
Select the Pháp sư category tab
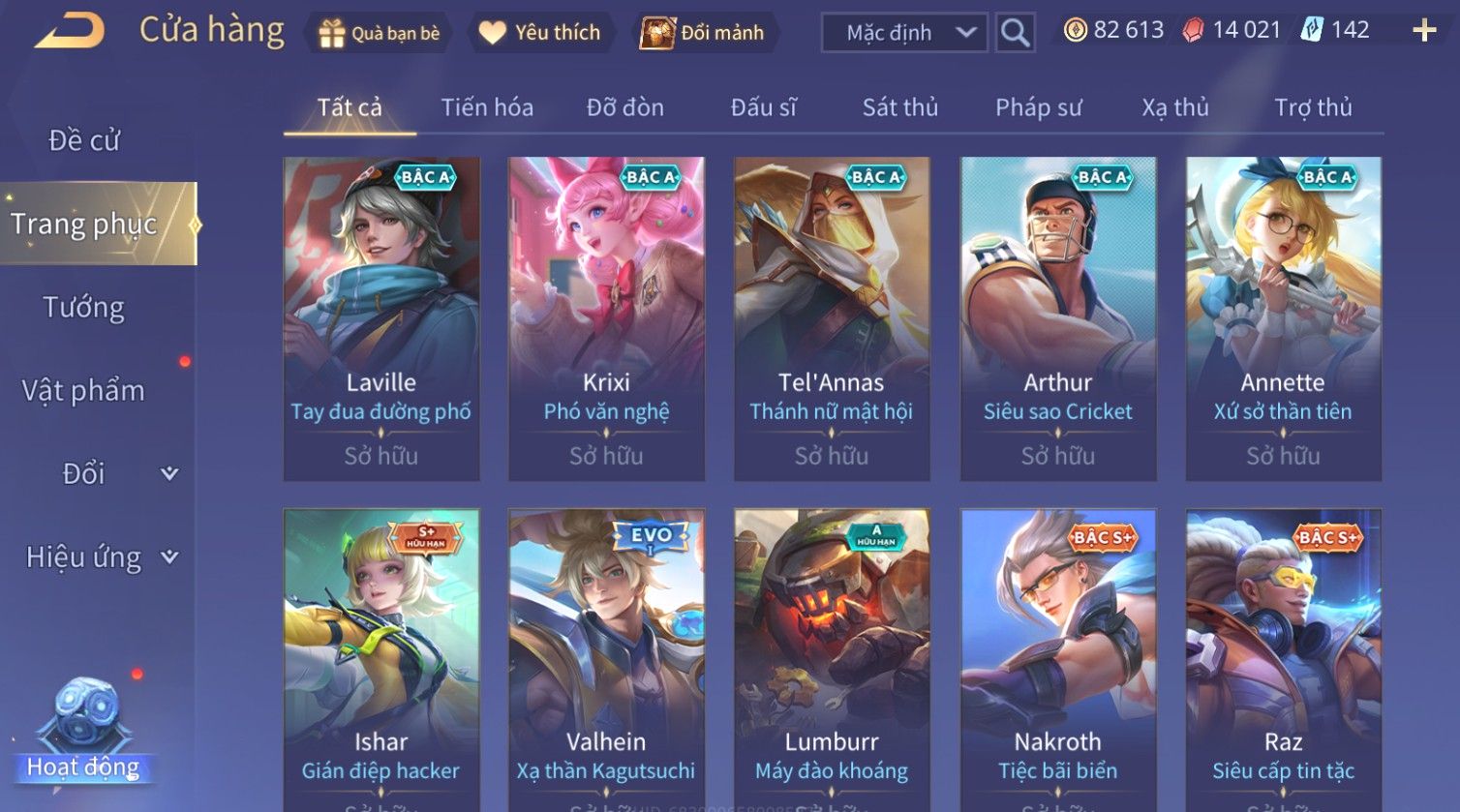[x=1039, y=107]
